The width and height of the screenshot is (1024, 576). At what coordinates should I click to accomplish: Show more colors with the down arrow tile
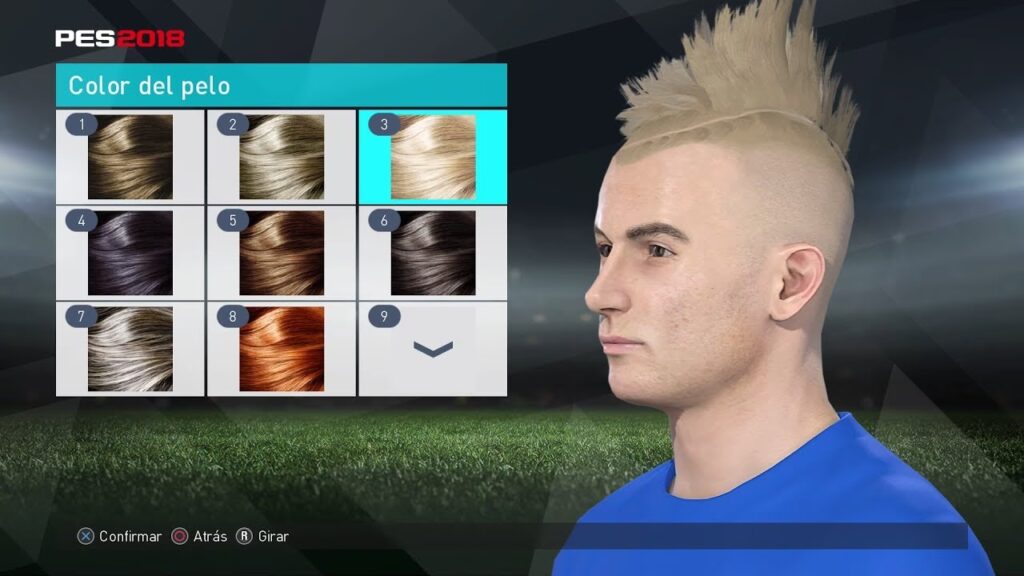pos(432,348)
